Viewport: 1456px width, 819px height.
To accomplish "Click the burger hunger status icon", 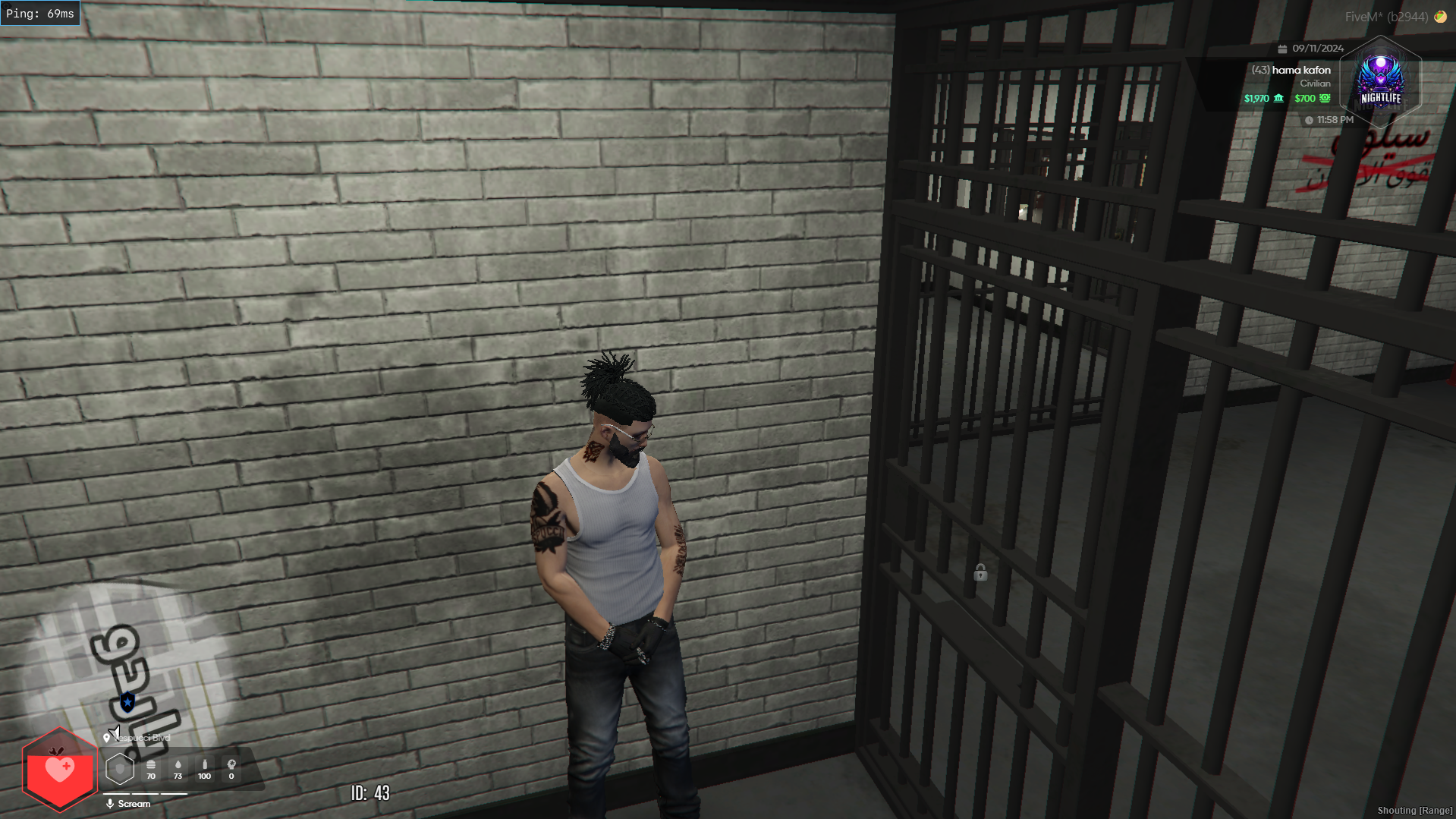I will coord(151,765).
